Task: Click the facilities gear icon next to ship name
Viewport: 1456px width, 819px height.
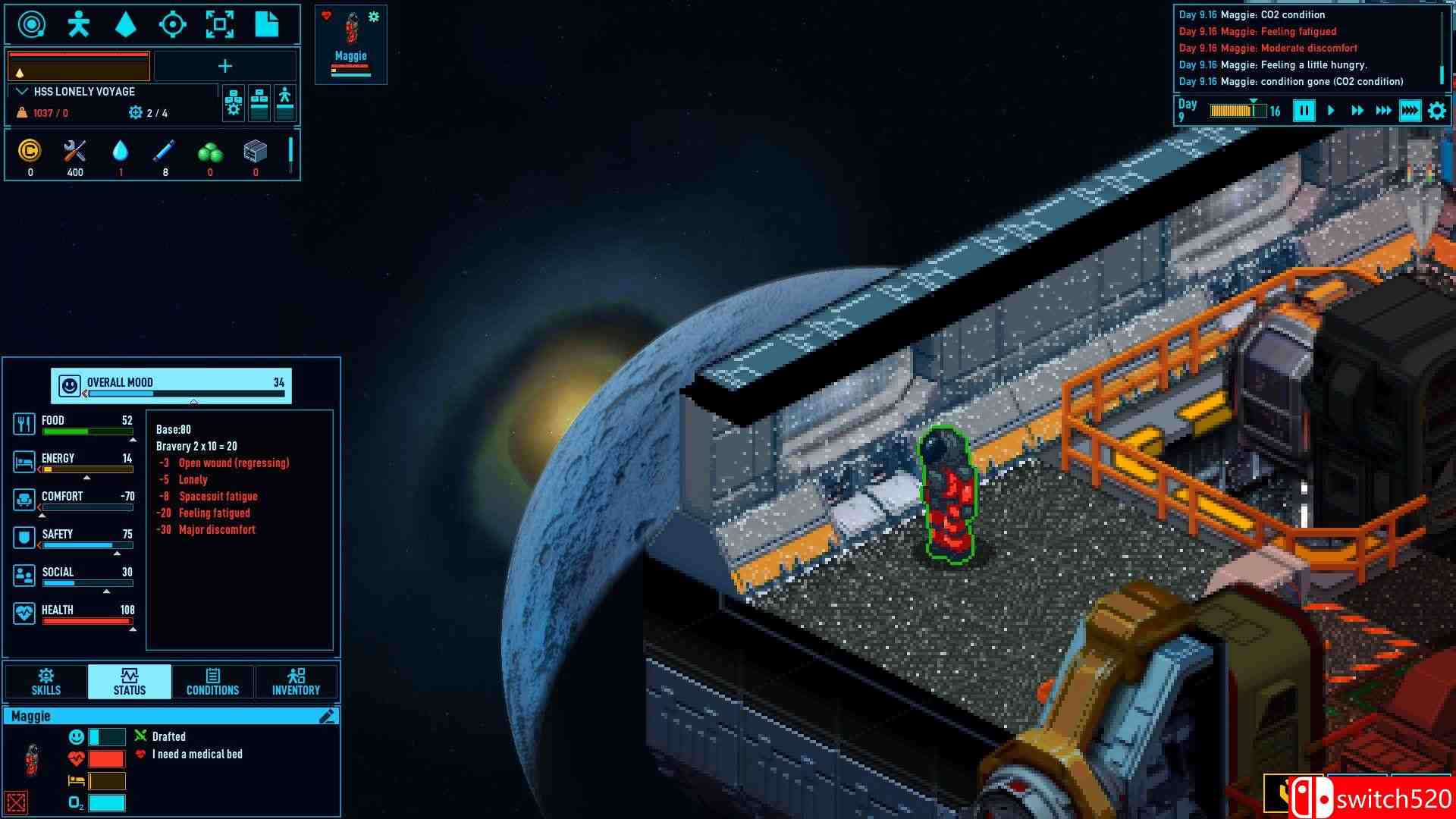Action: click(x=234, y=104)
